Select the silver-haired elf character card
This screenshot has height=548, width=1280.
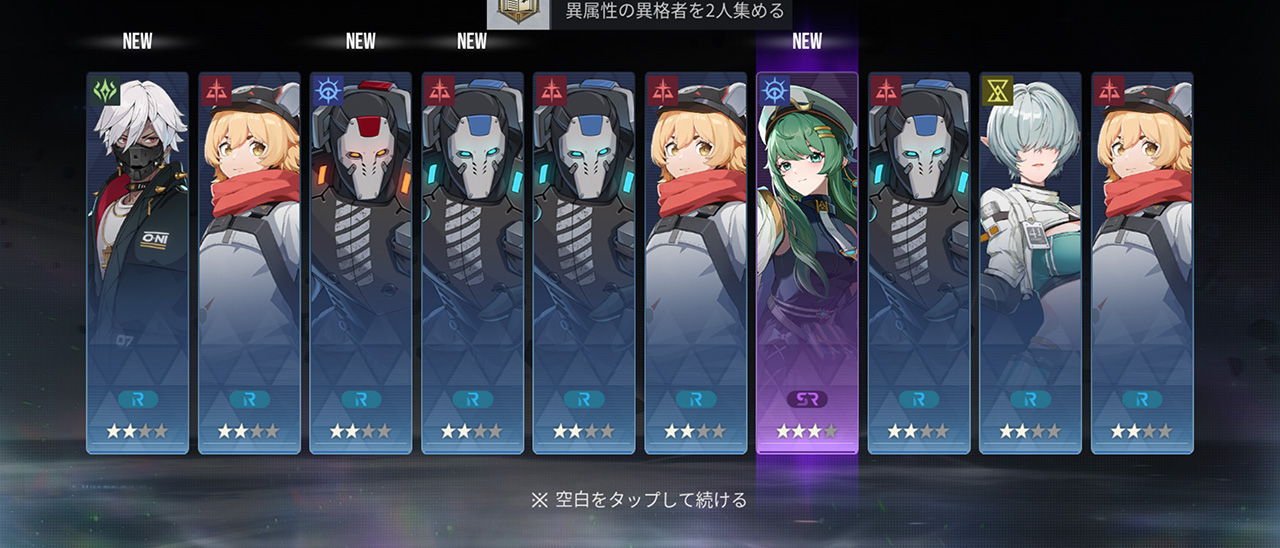coord(1030,262)
